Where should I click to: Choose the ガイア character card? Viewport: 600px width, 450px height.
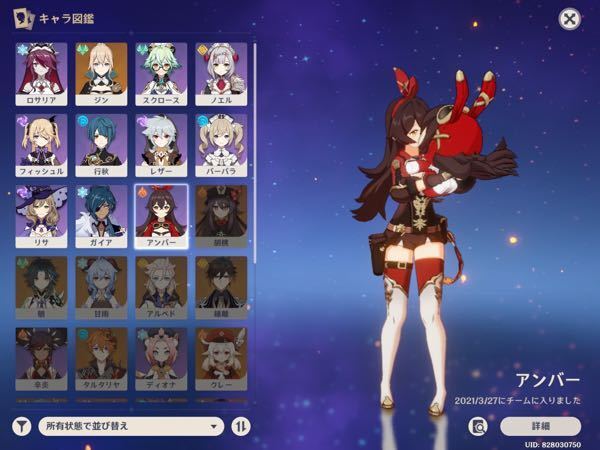tap(101, 216)
